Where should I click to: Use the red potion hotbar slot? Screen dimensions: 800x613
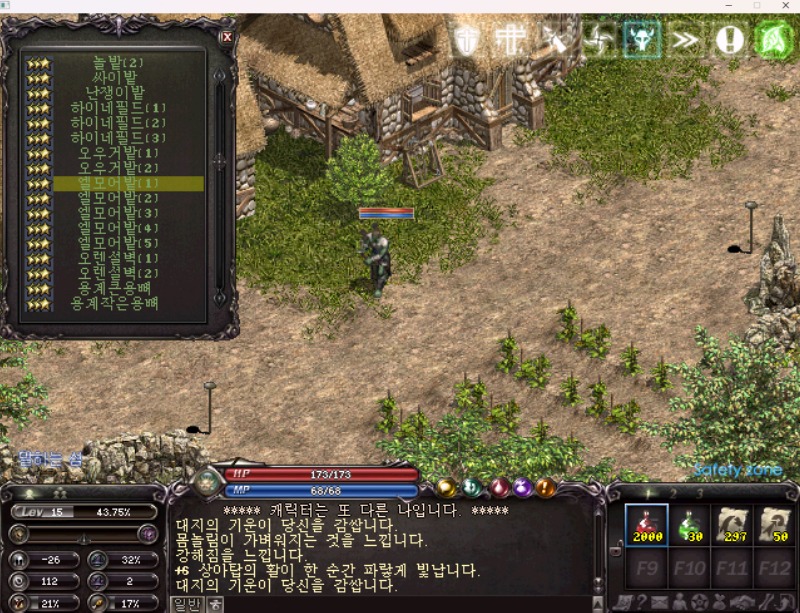(x=646, y=524)
